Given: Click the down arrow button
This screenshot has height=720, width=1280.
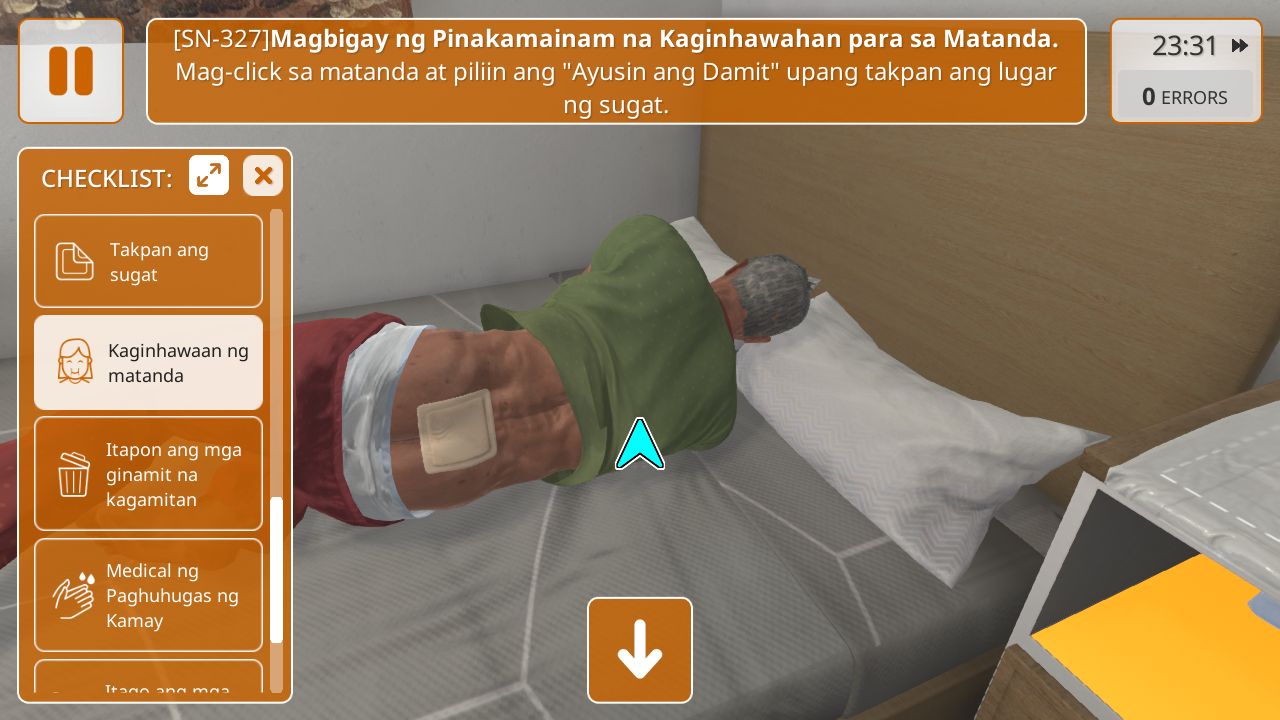Looking at the screenshot, I should click(x=640, y=650).
